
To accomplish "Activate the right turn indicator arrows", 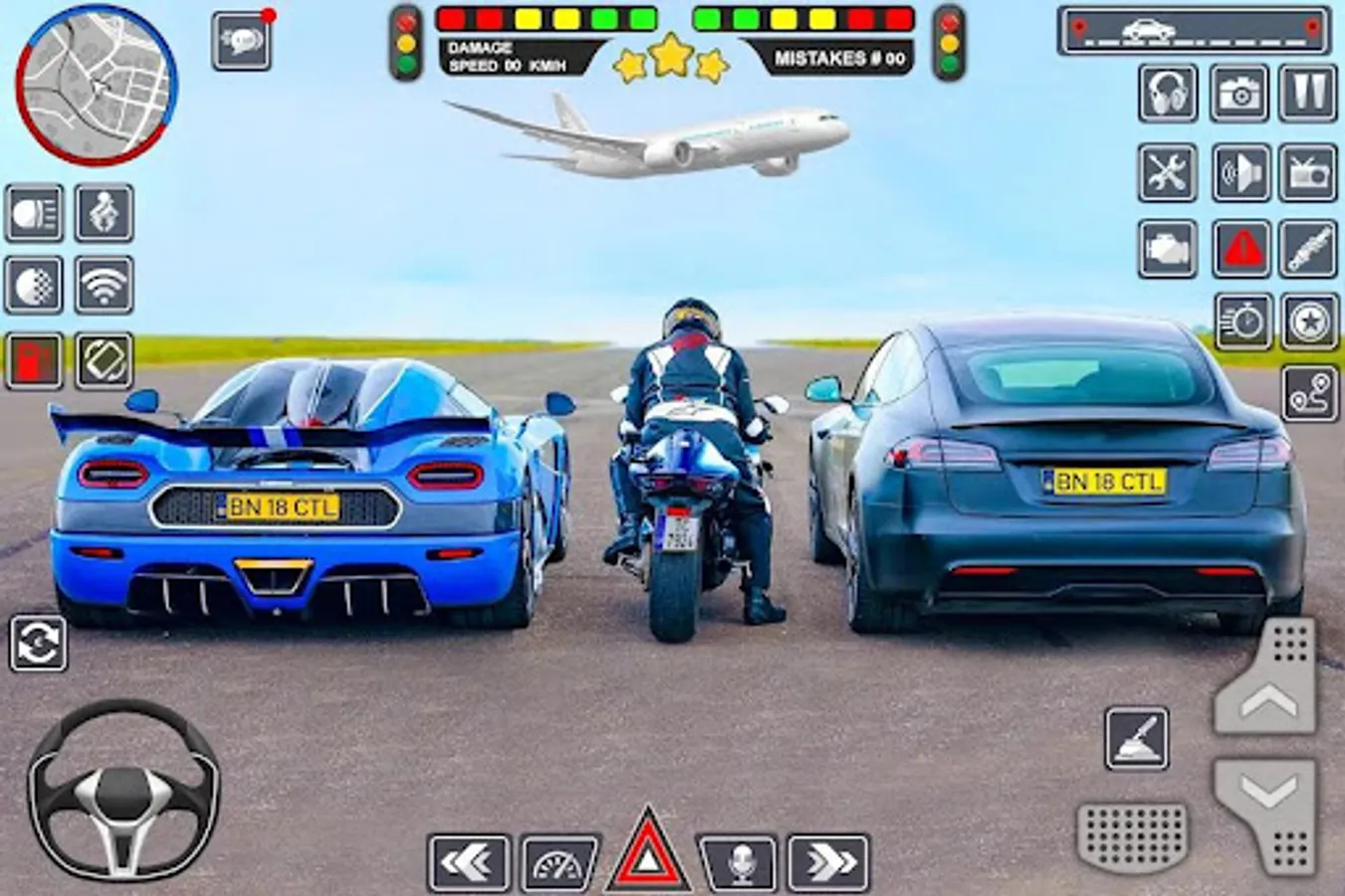I will click(x=828, y=862).
